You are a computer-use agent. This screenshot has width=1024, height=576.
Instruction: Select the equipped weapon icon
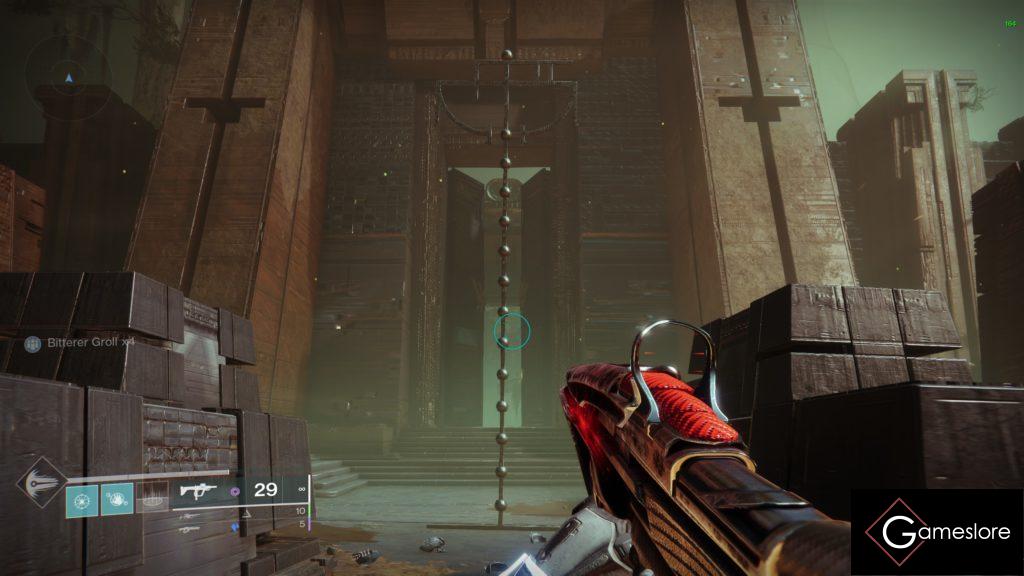pyautogui.click(x=199, y=491)
